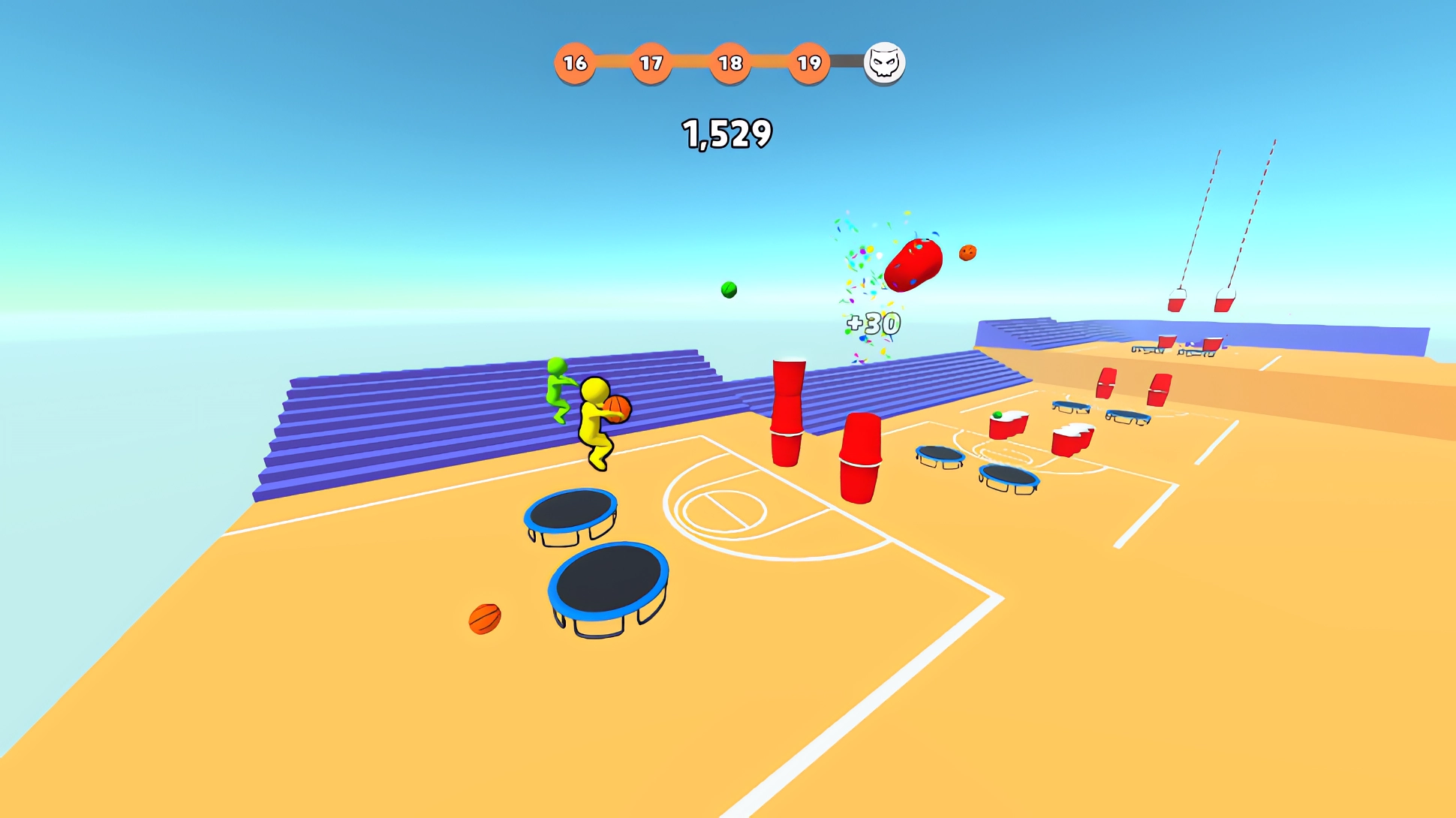Click the flying orange basketball near the confetti
Image resolution: width=1456 pixels, height=818 pixels.
968,252
